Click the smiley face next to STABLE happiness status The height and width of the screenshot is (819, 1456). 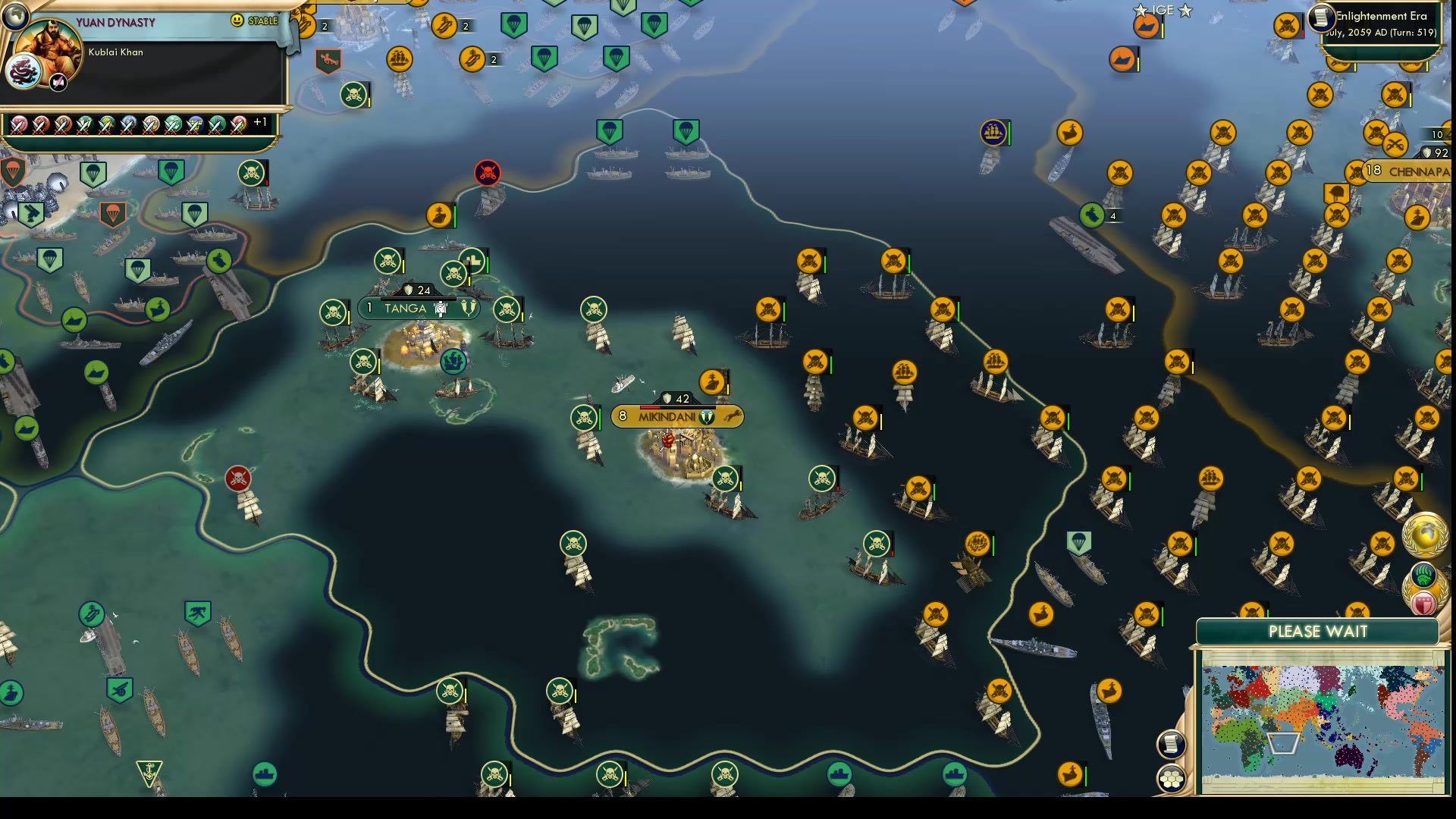coord(237,19)
